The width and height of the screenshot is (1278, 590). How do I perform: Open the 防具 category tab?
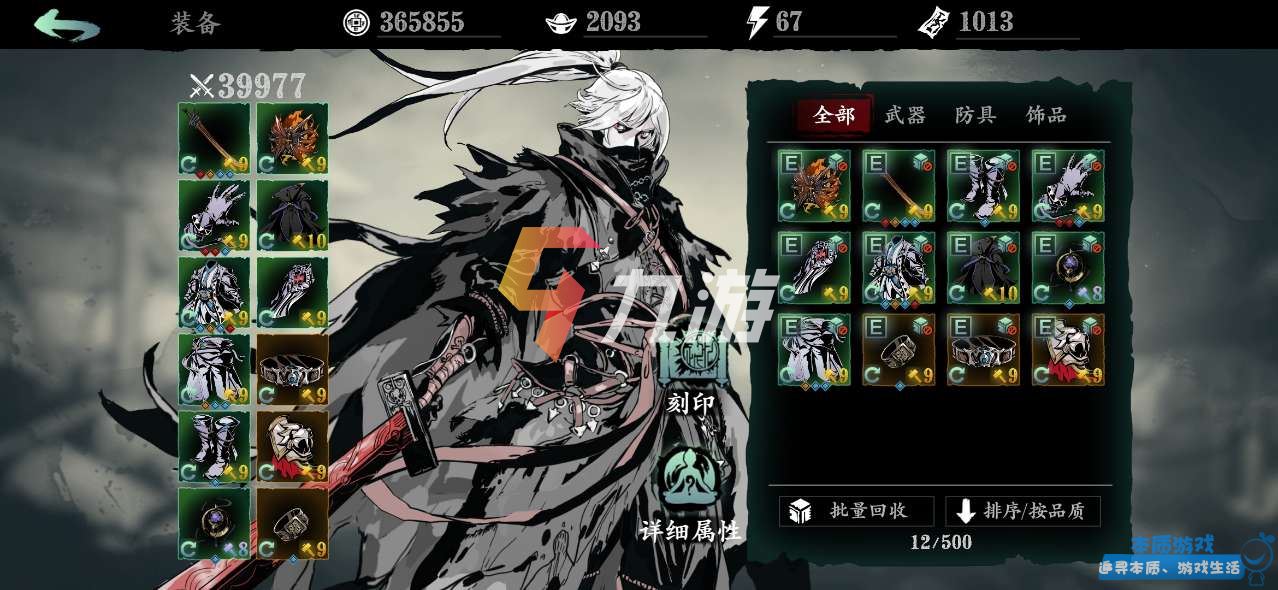(975, 116)
